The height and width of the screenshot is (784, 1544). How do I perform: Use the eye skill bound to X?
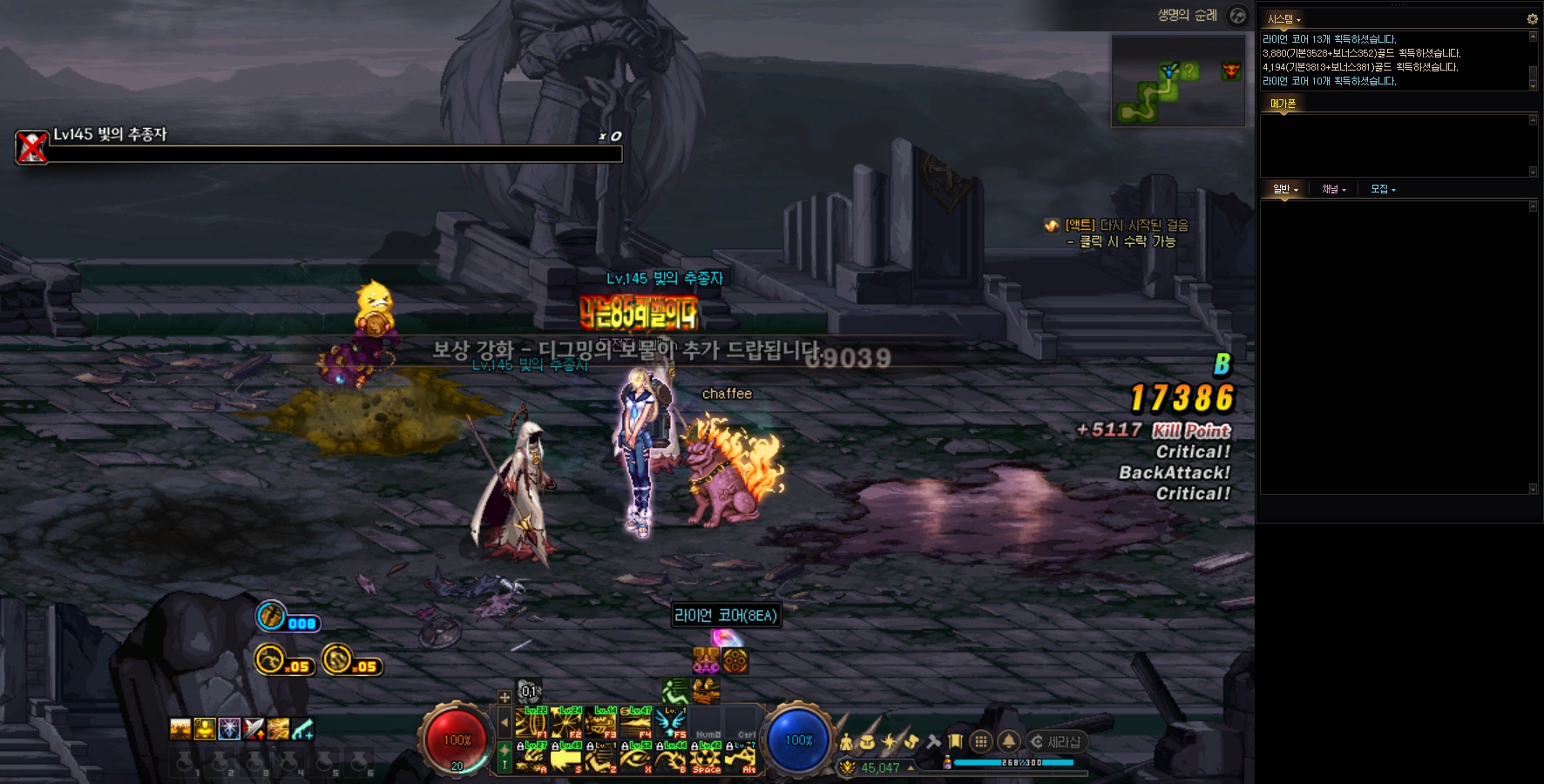click(635, 759)
